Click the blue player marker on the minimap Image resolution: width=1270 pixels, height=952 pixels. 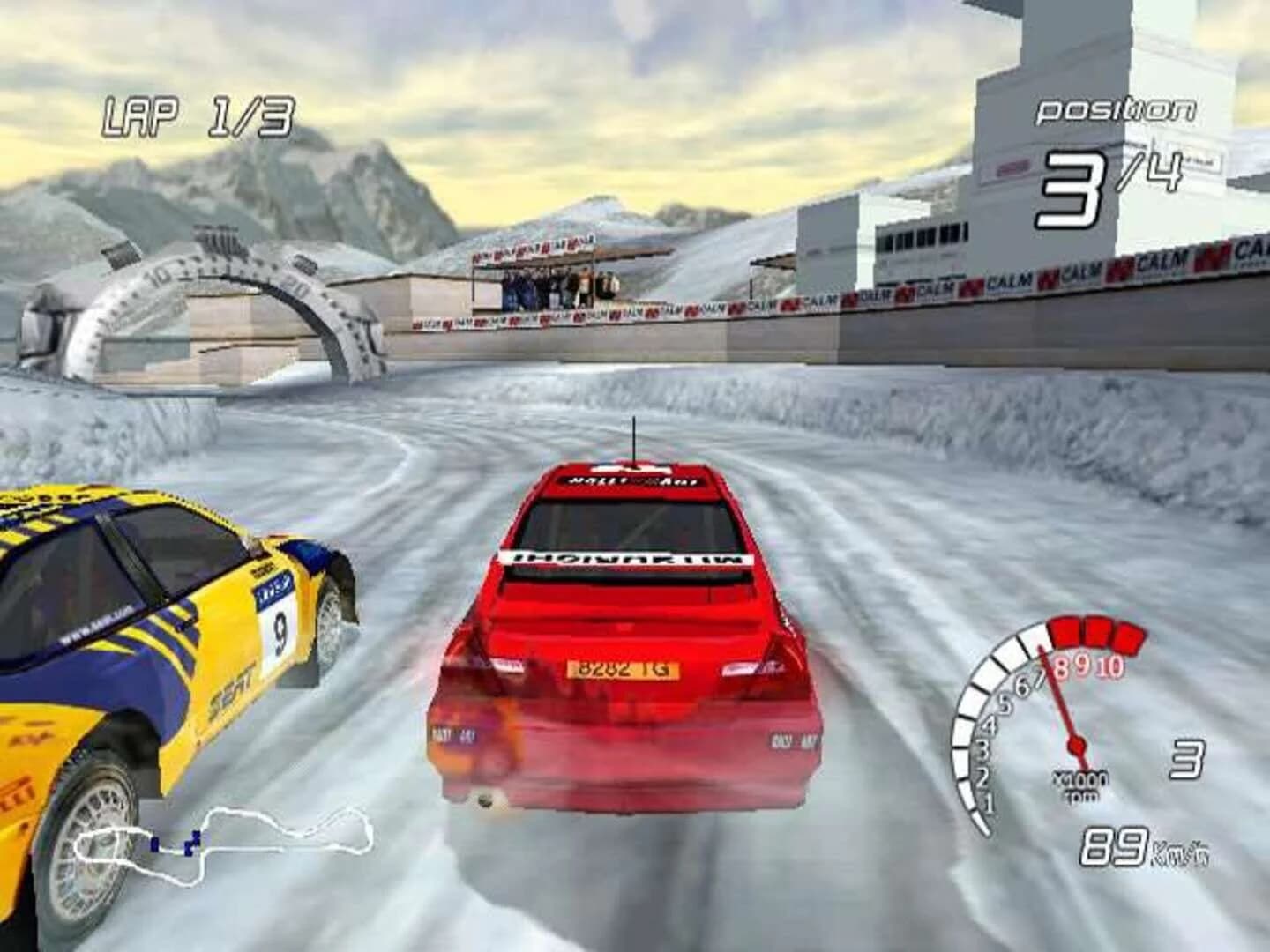pyautogui.click(x=192, y=842)
